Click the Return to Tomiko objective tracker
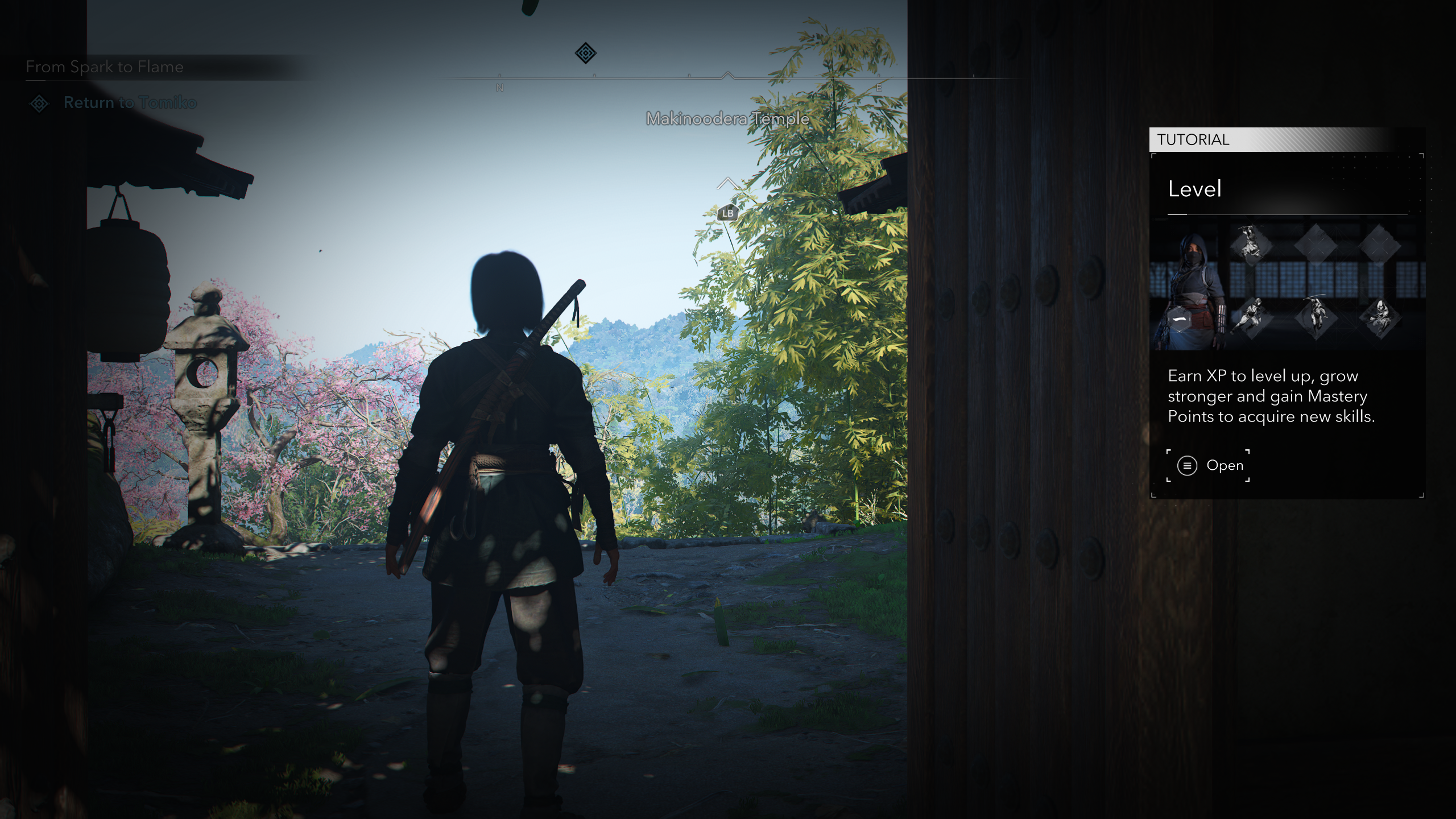Image resolution: width=1456 pixels, height=819 pixels. pos(130,103)
